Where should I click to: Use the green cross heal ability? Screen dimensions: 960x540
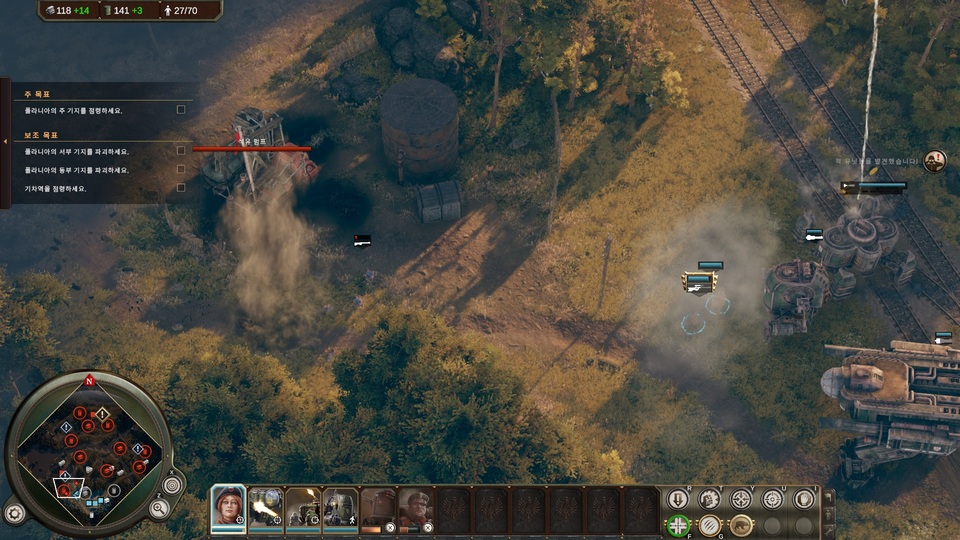(678, 525)
